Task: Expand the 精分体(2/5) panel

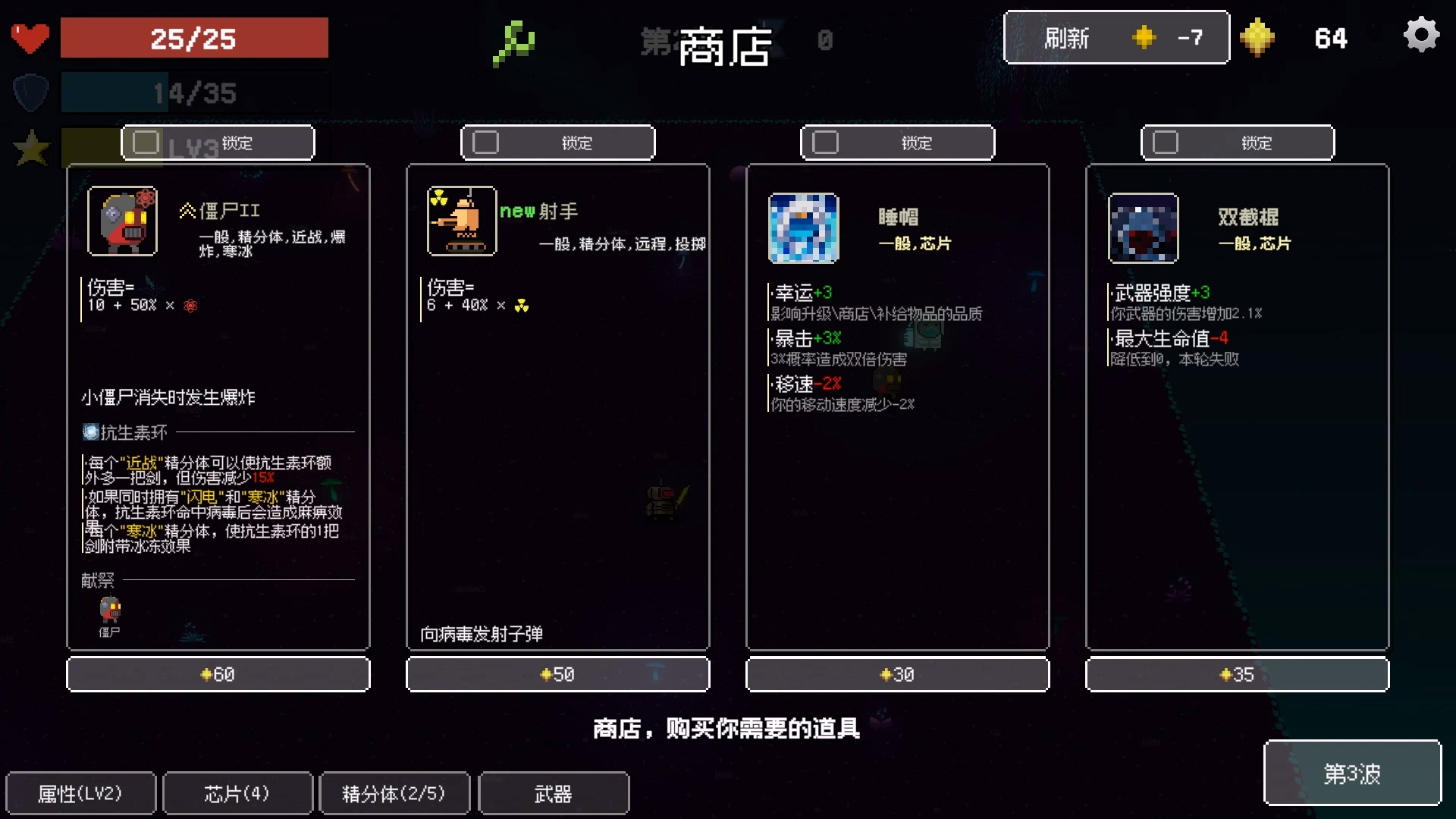Action: pos(394,792)
